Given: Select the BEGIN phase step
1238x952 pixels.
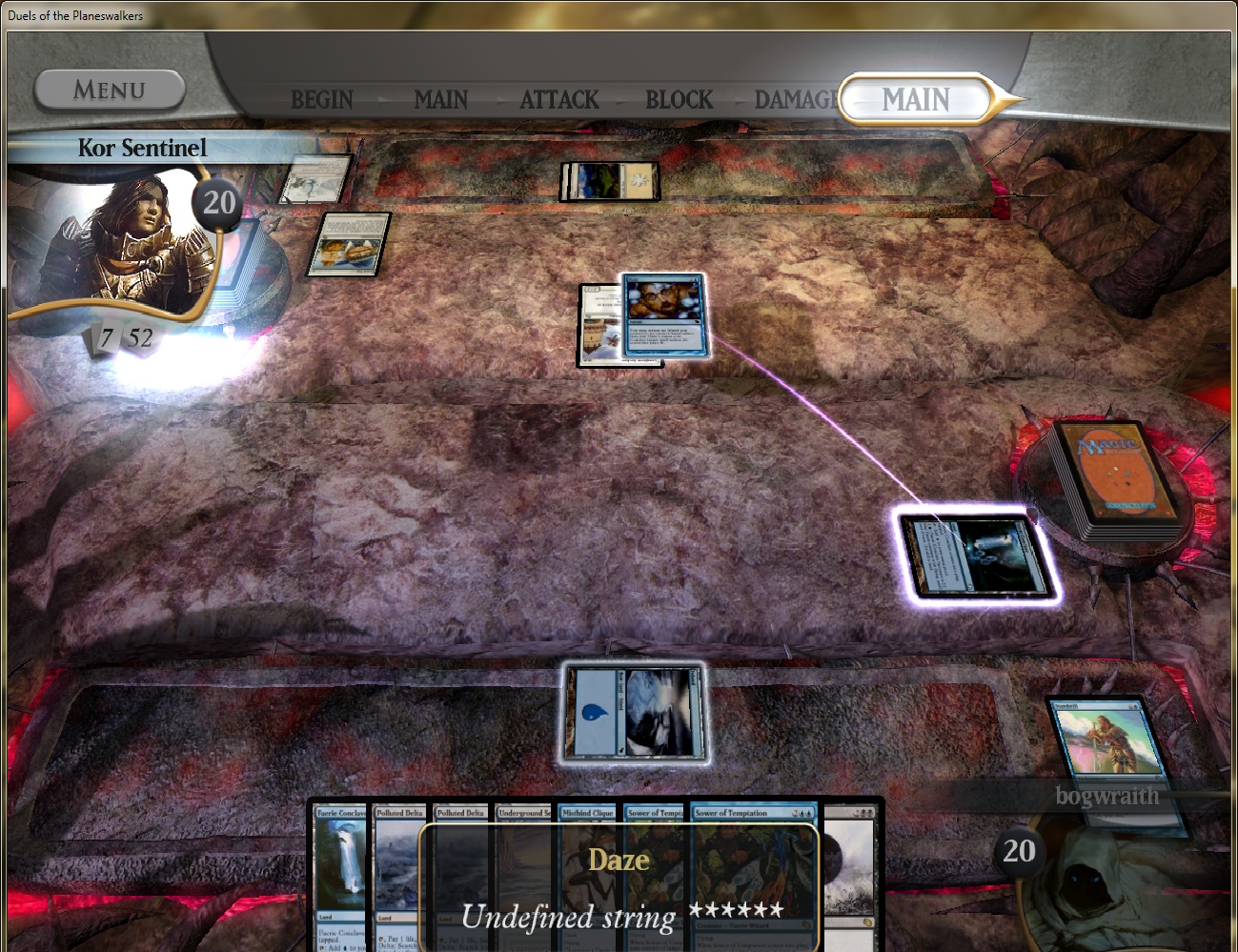Looking at the screenshot, I should tap(321, 99).
